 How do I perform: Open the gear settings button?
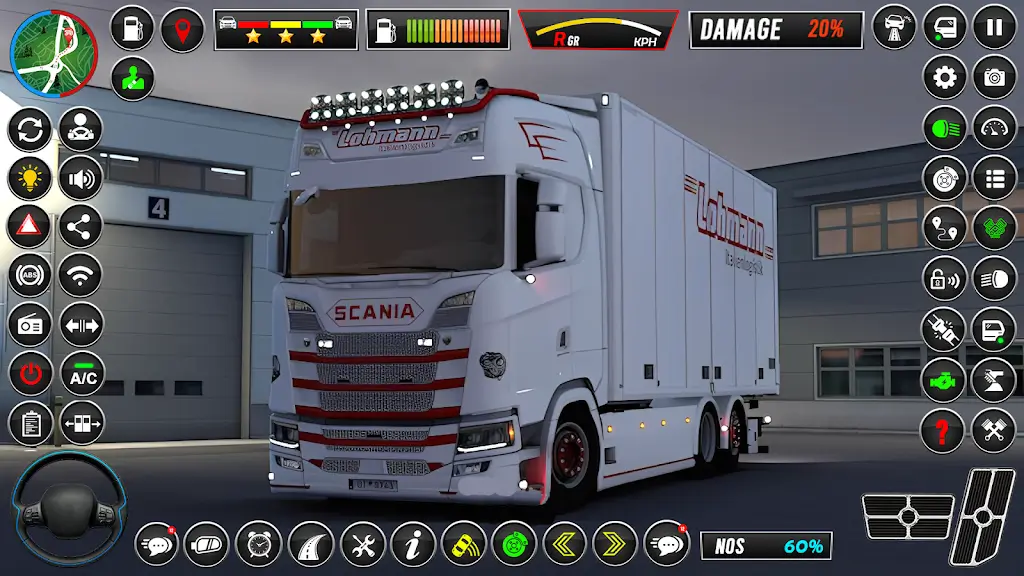click(944, 77)
